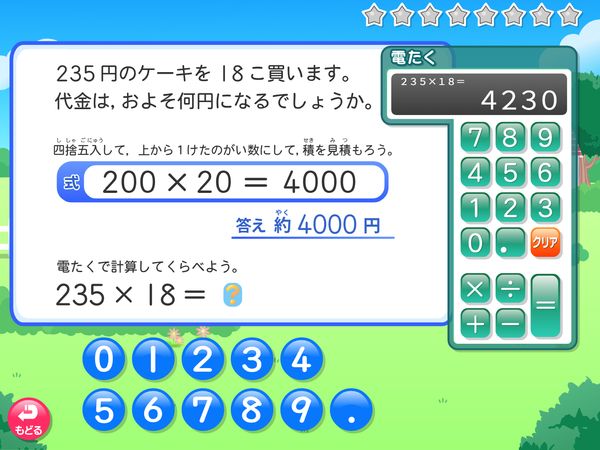Screen dimensions: 600x450
Task: Select the green calculator decimal point key
Action: click(510, 242)
